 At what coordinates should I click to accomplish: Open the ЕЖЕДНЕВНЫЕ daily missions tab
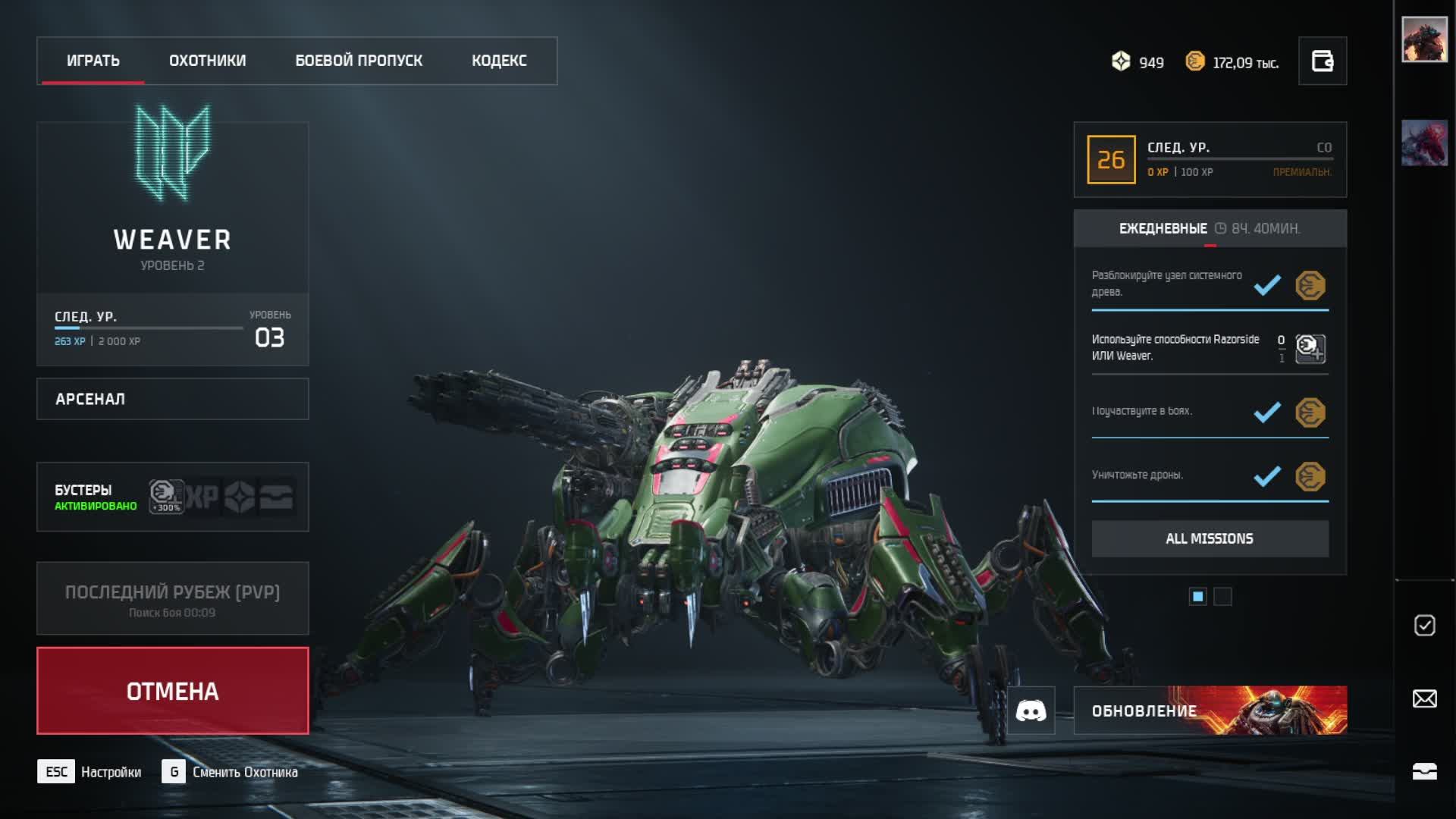coord(1163,228)
